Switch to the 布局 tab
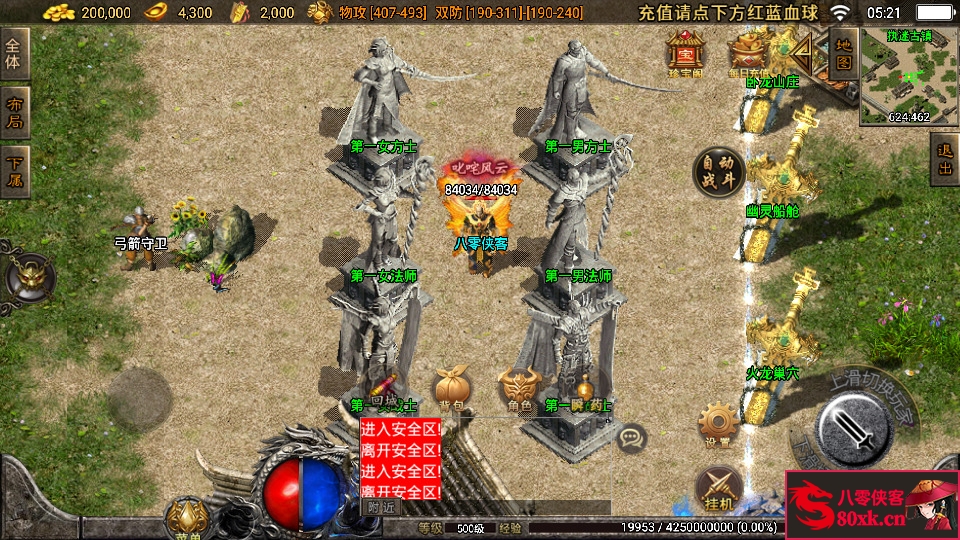This screenshot has height=540, width=960. click(14, 113)
